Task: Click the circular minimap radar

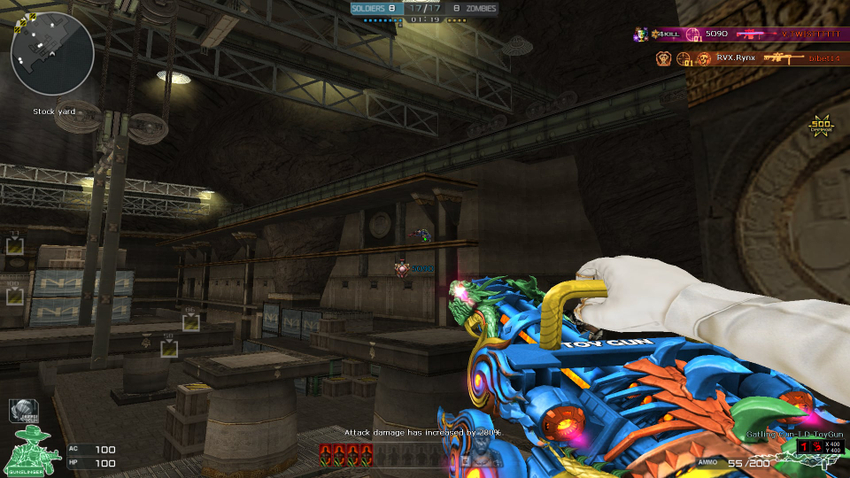Action: coord(52,53)
